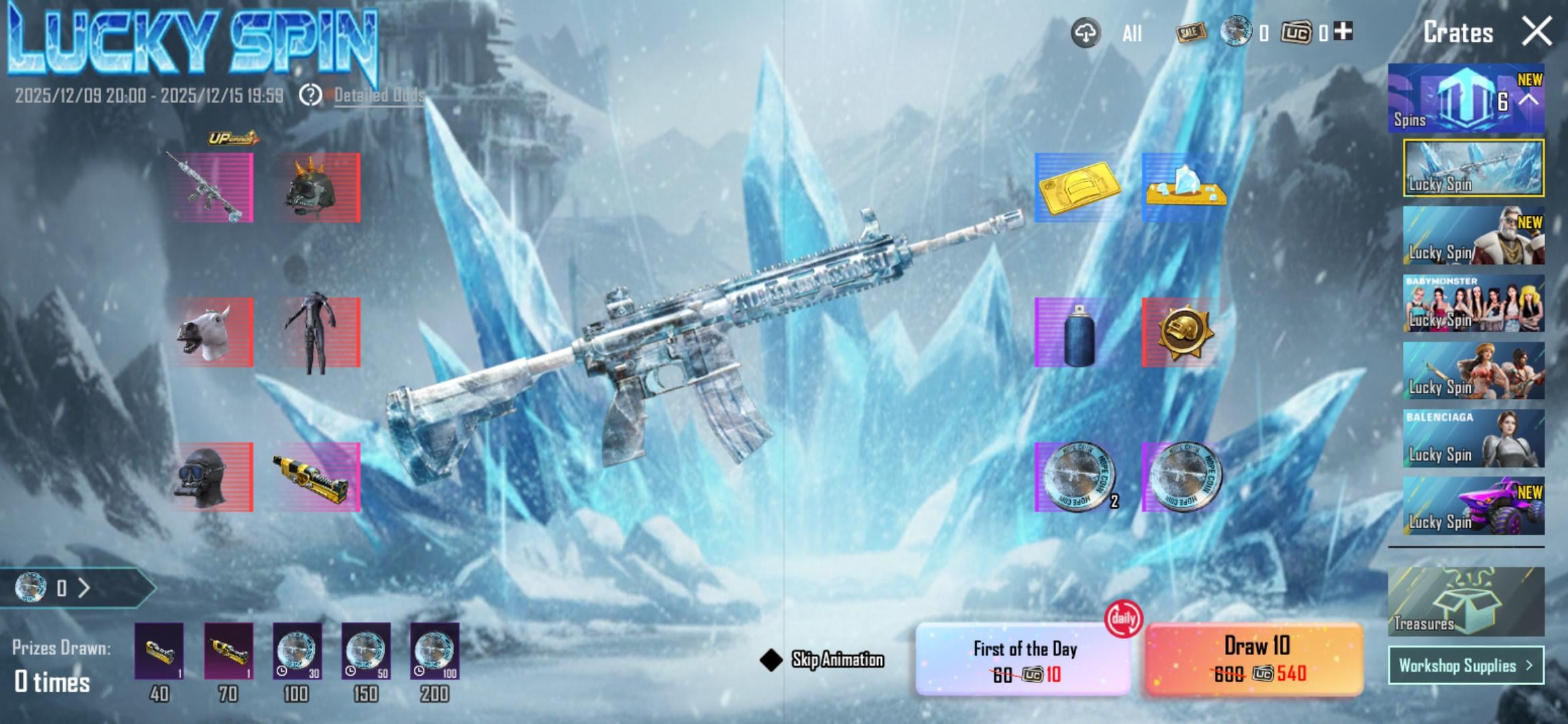This screenshot has width=1568, height=724.
Task: Toggle the Skip Animation option
Action: click(771, 660)
